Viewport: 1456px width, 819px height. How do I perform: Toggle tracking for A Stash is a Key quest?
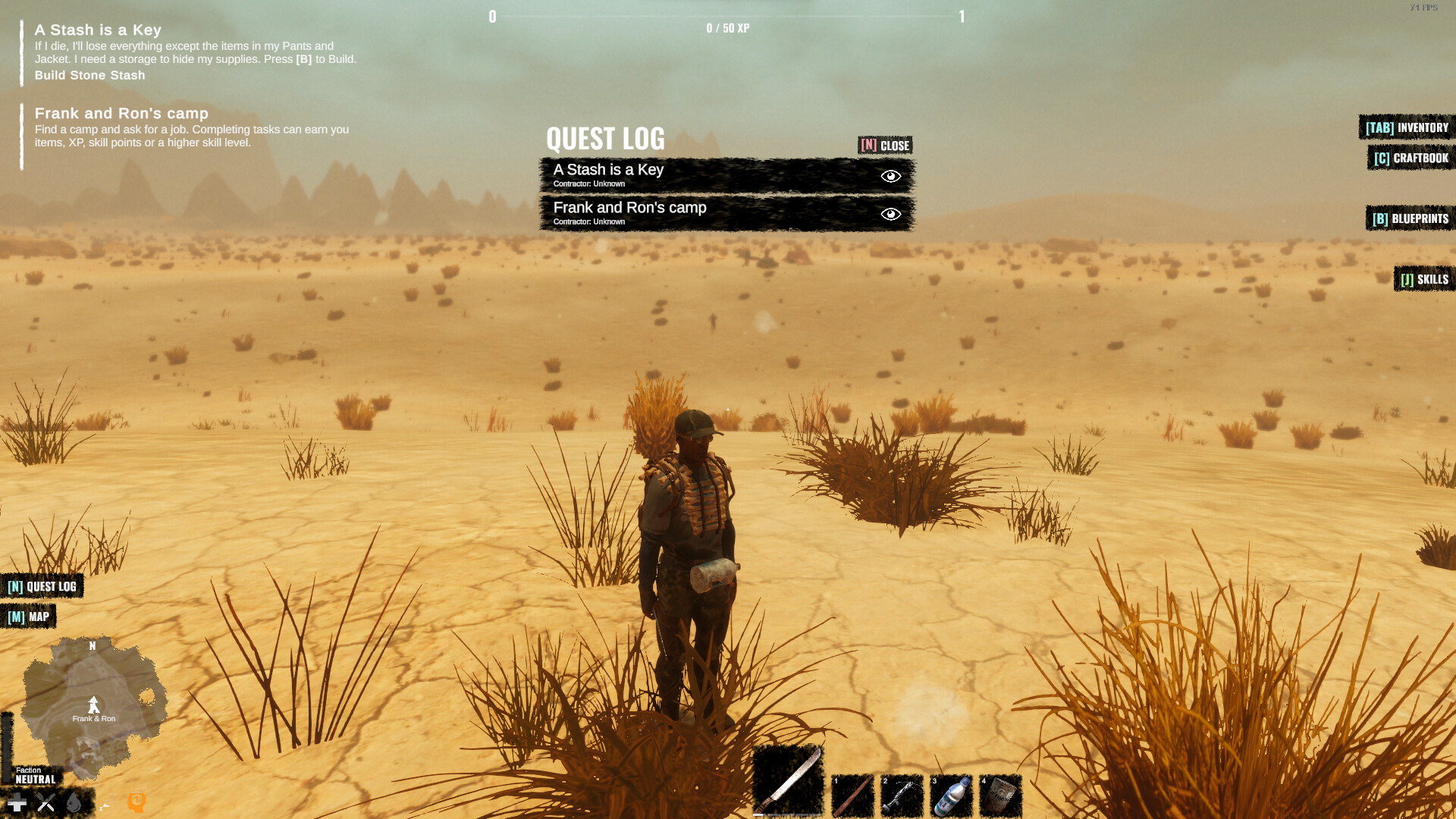pos(890,175)
